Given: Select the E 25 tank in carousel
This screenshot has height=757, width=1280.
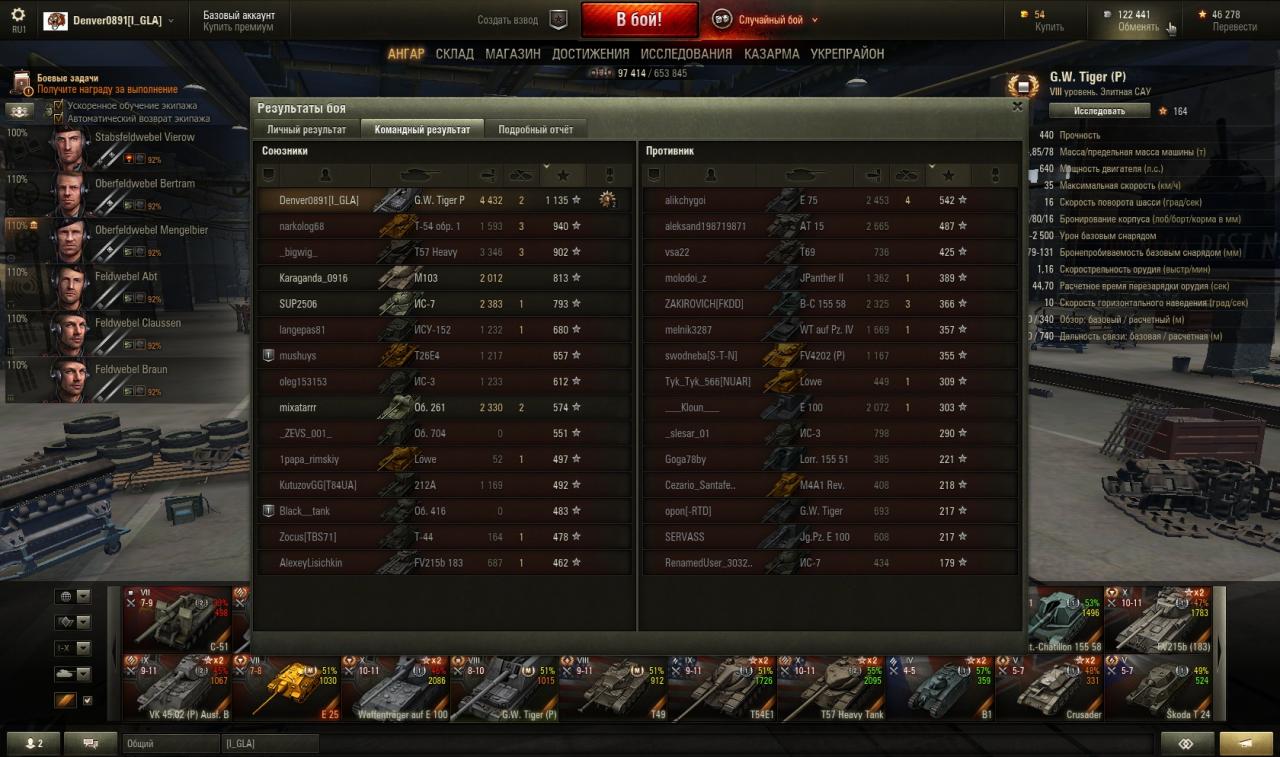Looking at the screenshot, I should [x=286, y=687].
